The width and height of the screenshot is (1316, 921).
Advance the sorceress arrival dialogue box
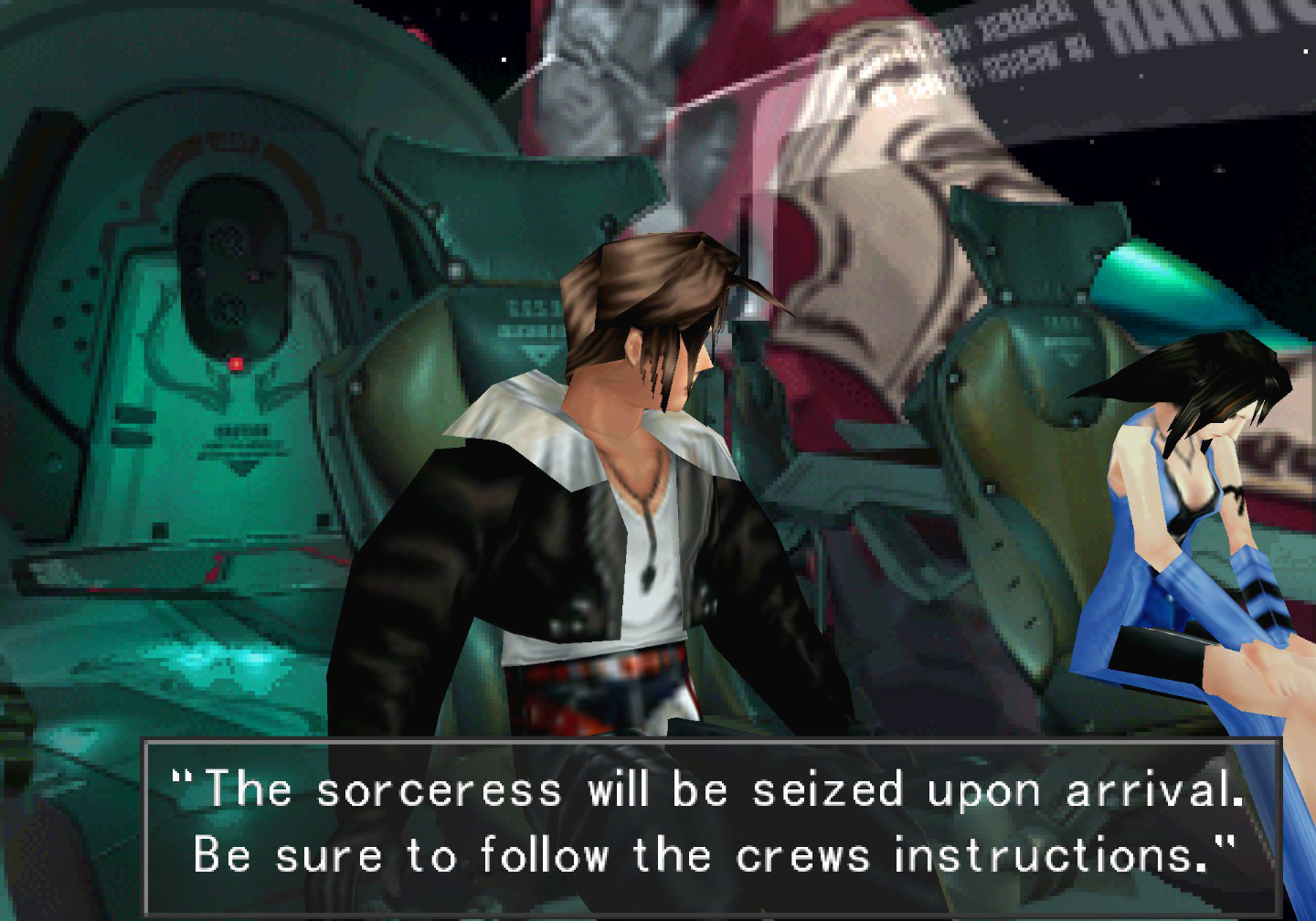[x=711, y=822]
